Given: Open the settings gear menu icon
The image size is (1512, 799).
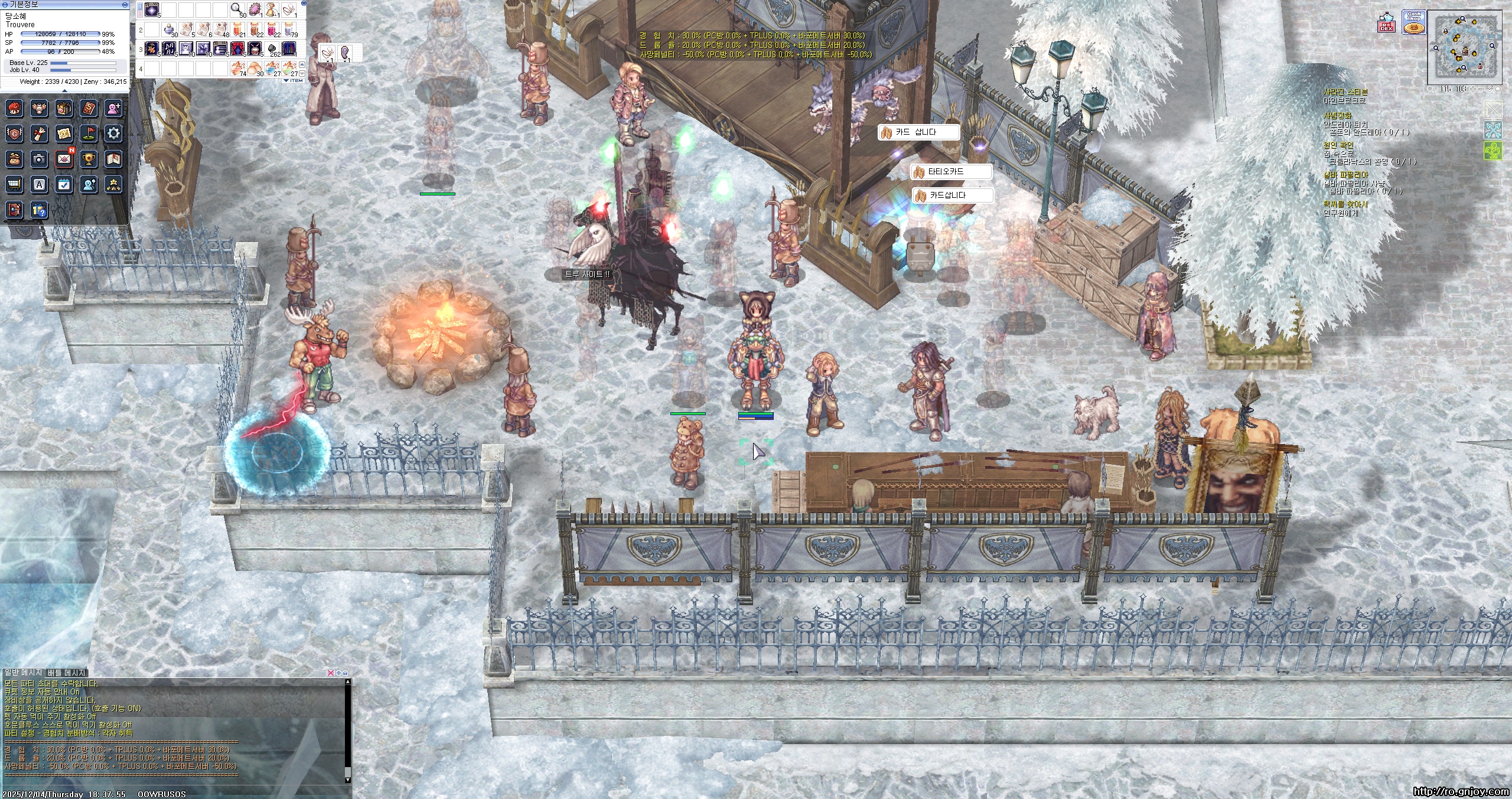Looking at the screenshot, I should [x=113, y=133].
